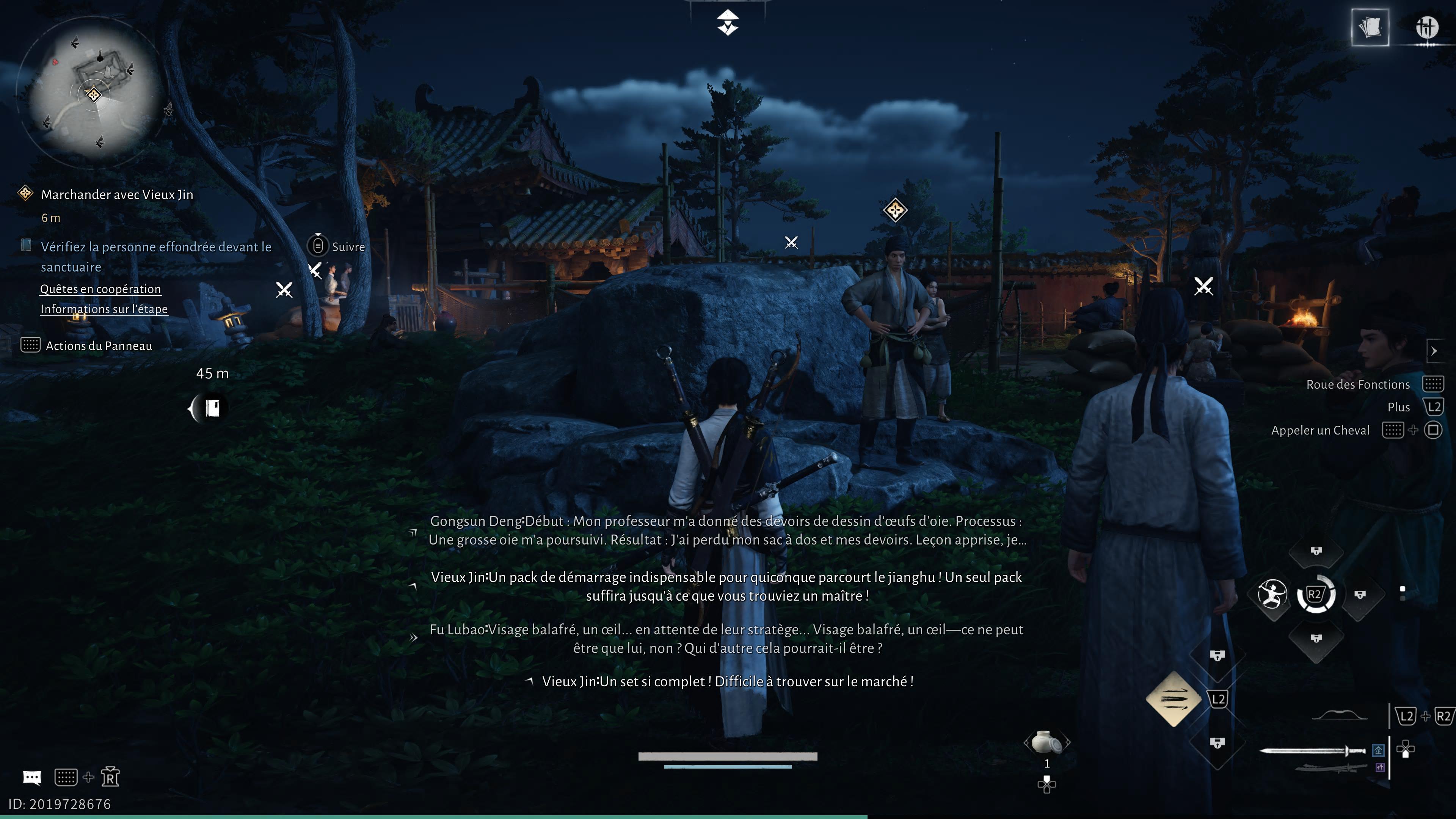Activate the martial arts figure skill
This screenshot has width=1456, height=819.
pyautogui.click(x=1272, y=594)
